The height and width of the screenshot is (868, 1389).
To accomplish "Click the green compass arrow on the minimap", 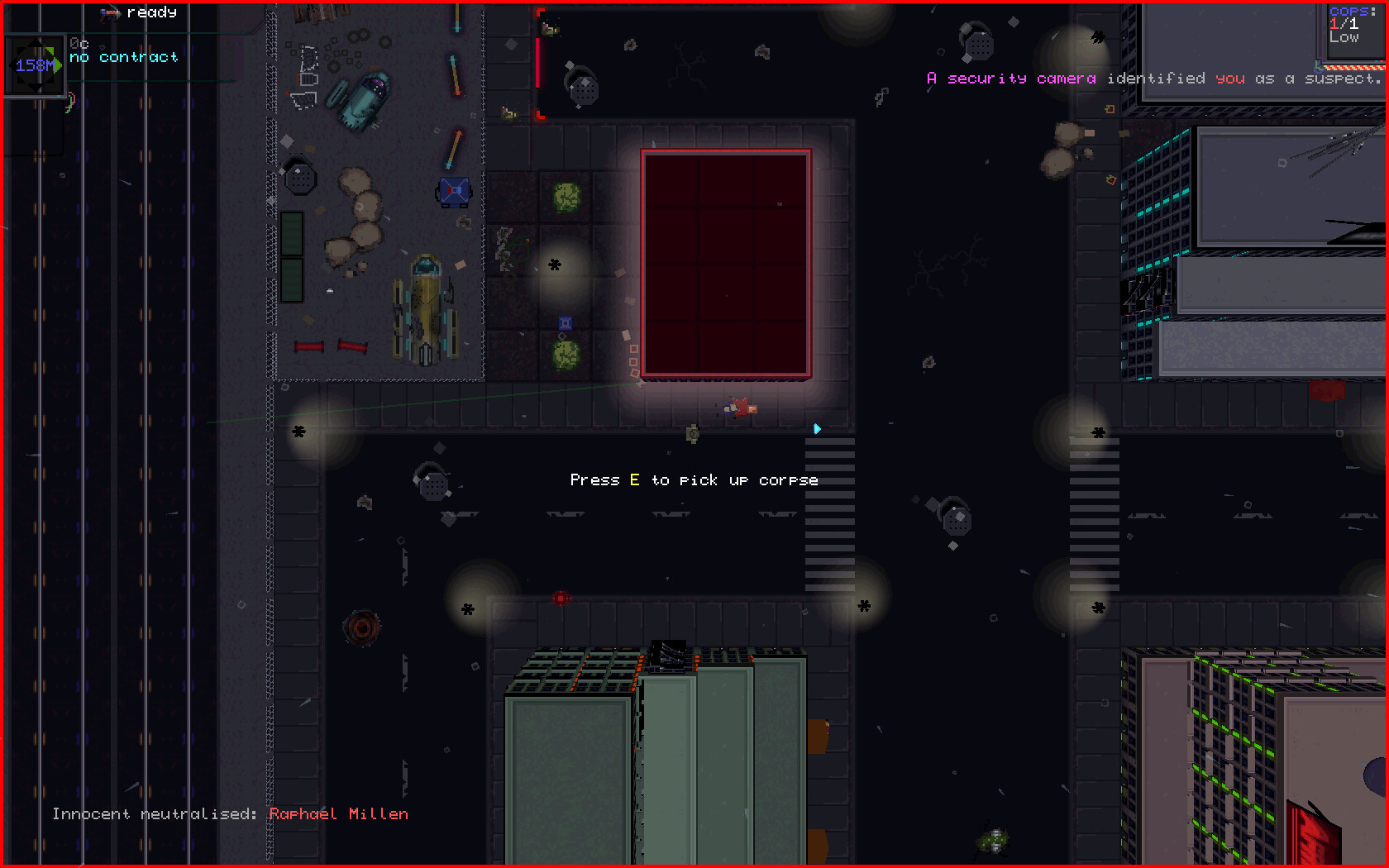I will click(x=56, y=66).
